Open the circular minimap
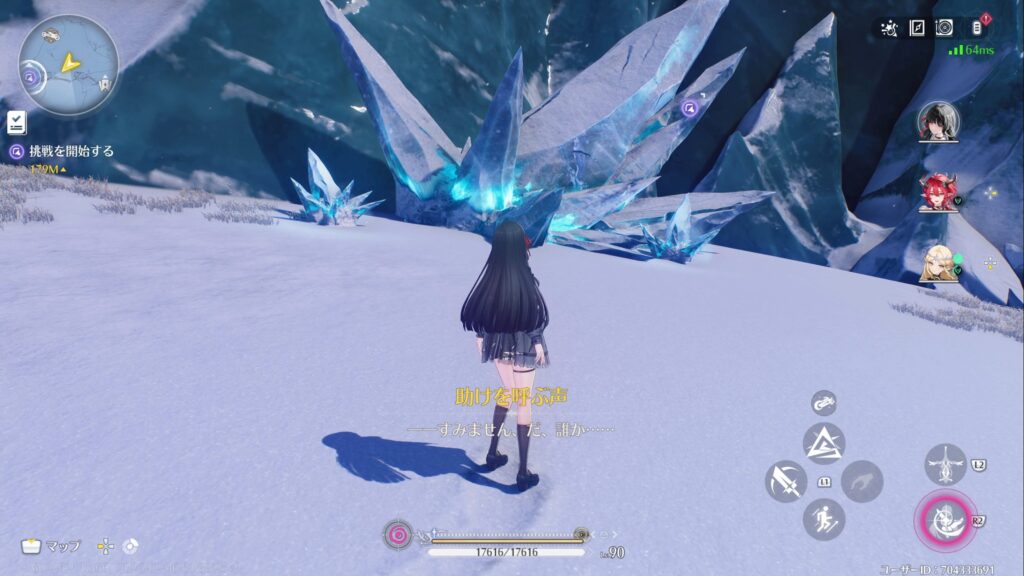 [68, 65]
